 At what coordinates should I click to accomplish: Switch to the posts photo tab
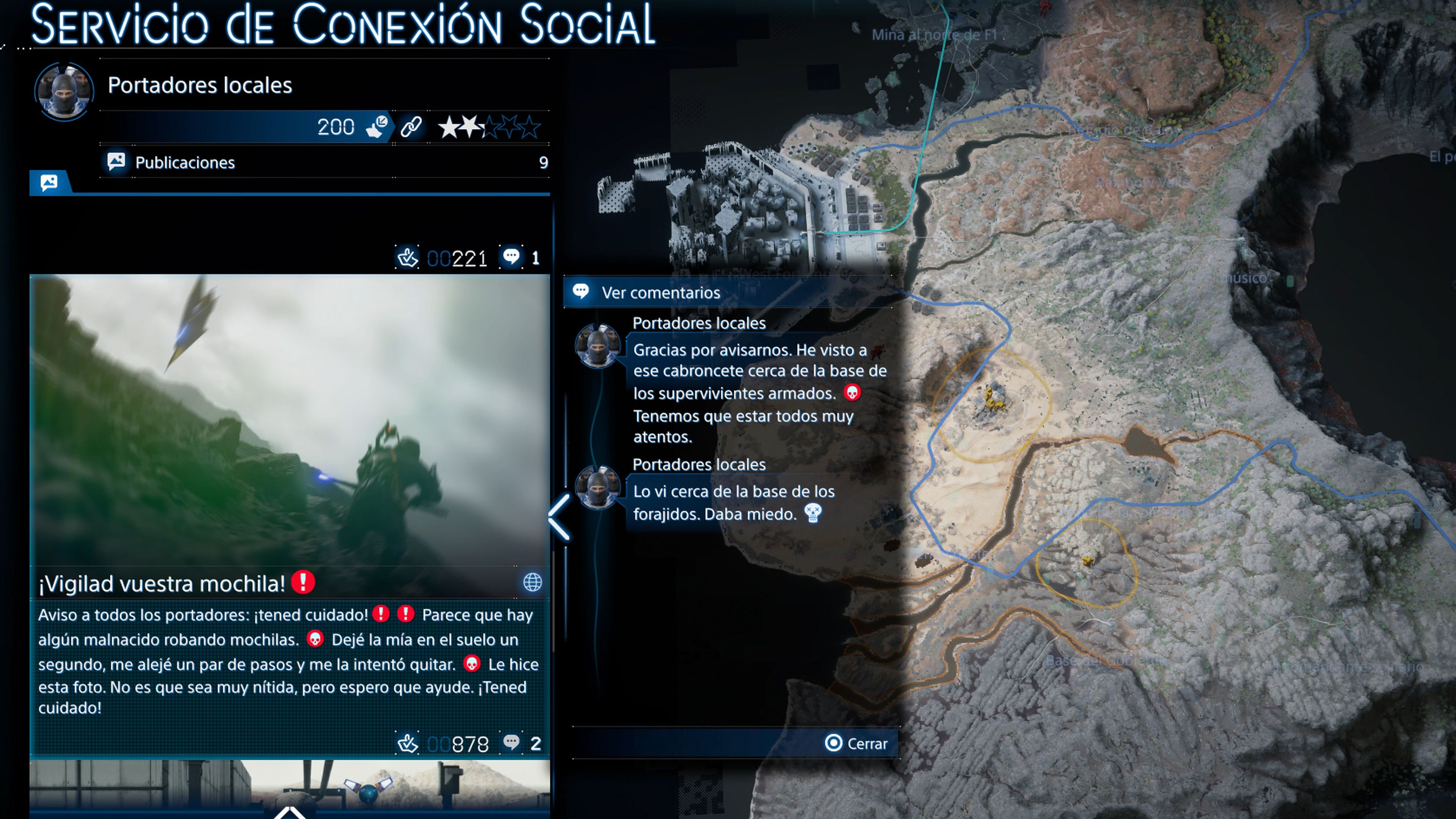[50, 182]
